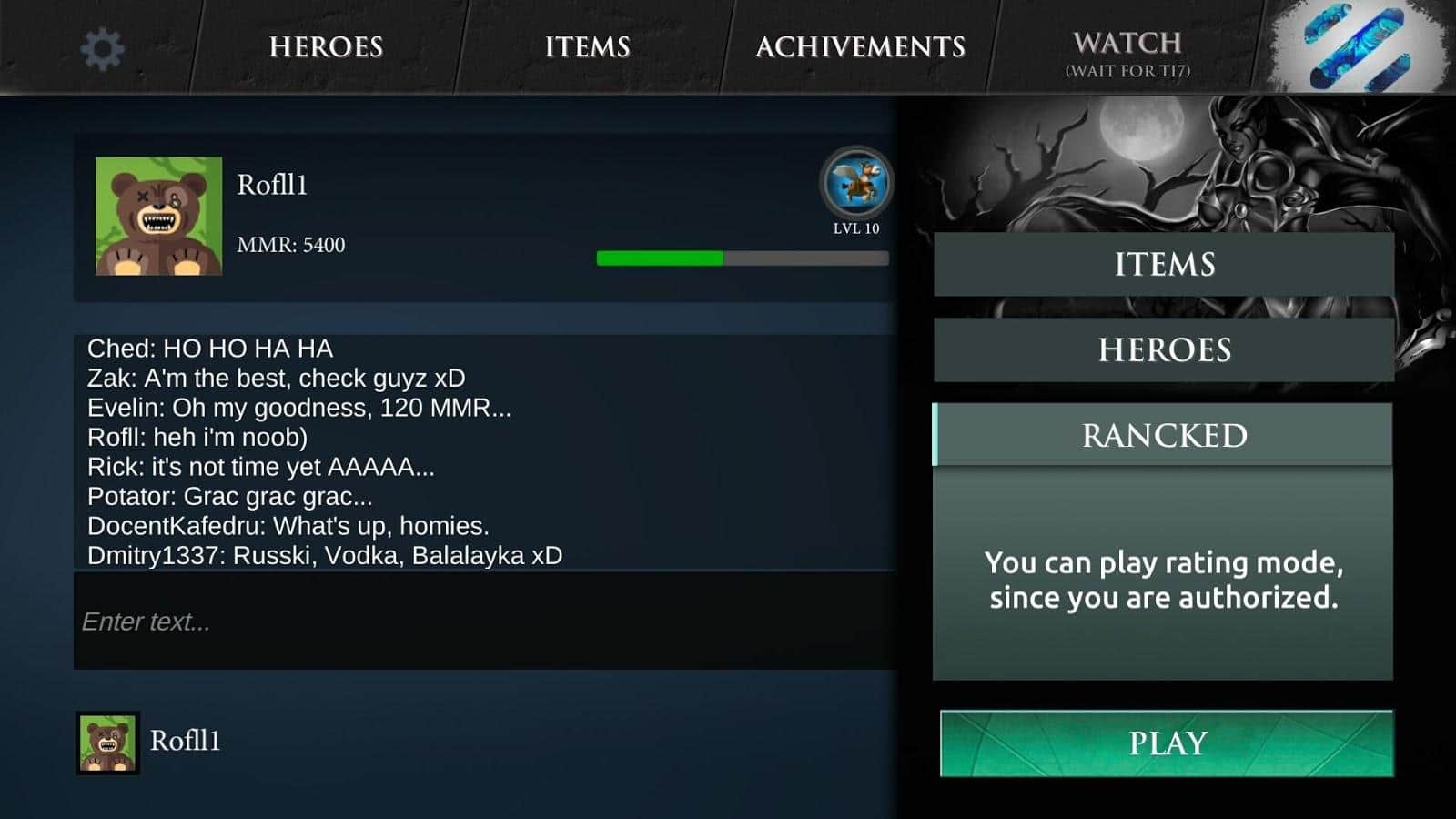Open the ACHIVEMENTS section
Screen dimensions: 1456x819
pyautogui.click(x=862, y=47)
